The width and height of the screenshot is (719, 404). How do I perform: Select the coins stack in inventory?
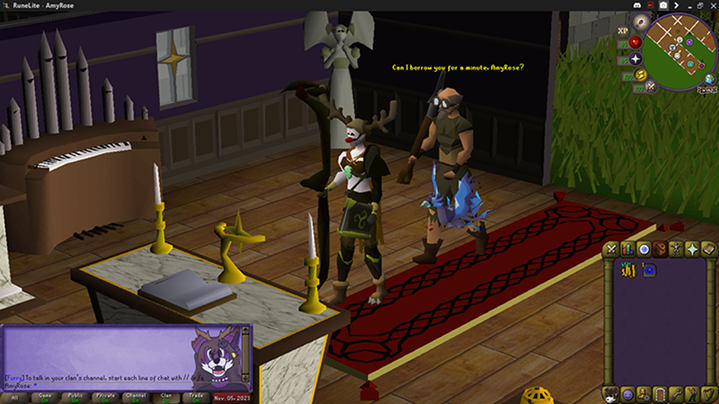tap(629, 269)
